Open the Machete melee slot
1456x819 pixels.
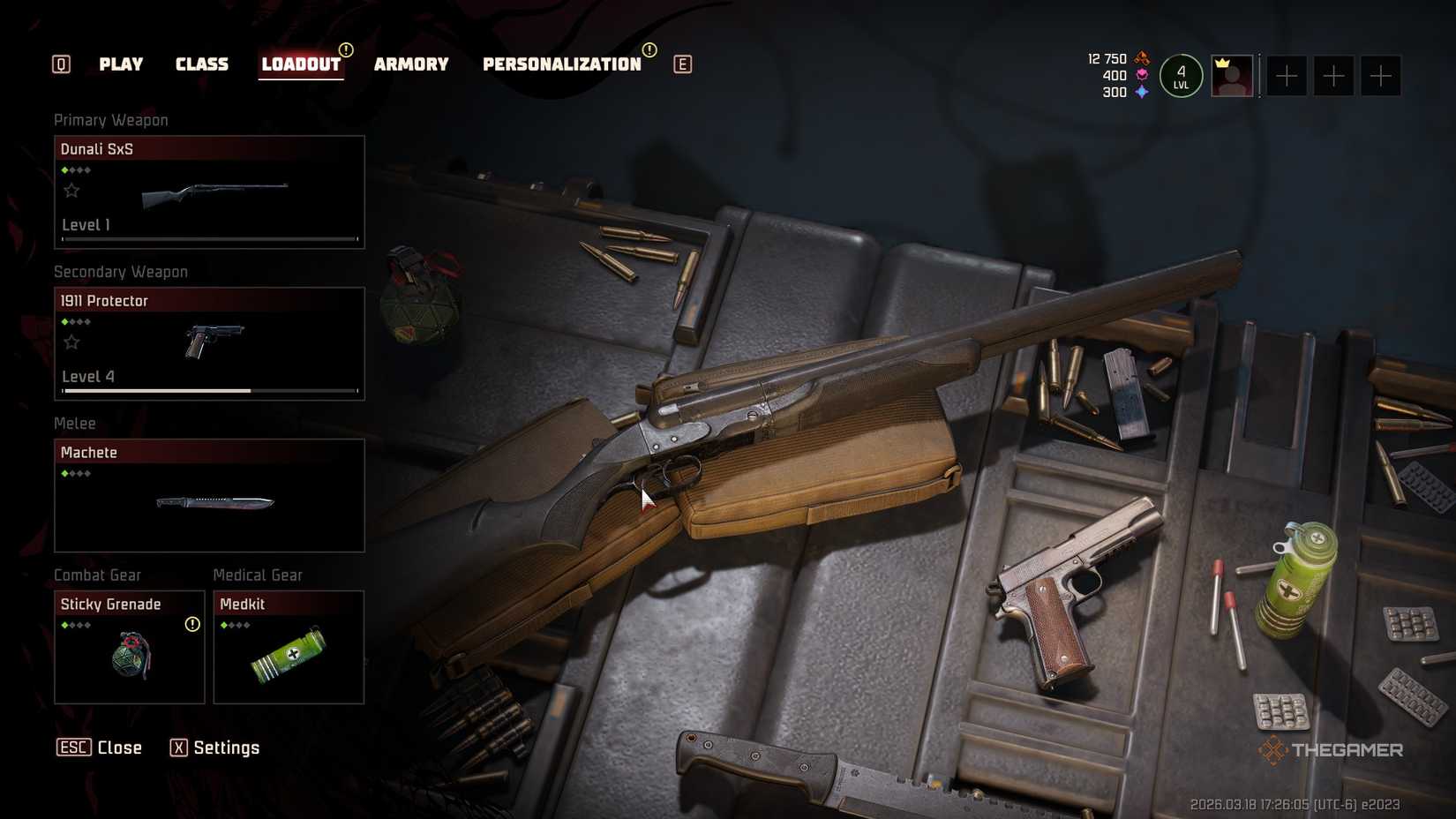[208, 496]
